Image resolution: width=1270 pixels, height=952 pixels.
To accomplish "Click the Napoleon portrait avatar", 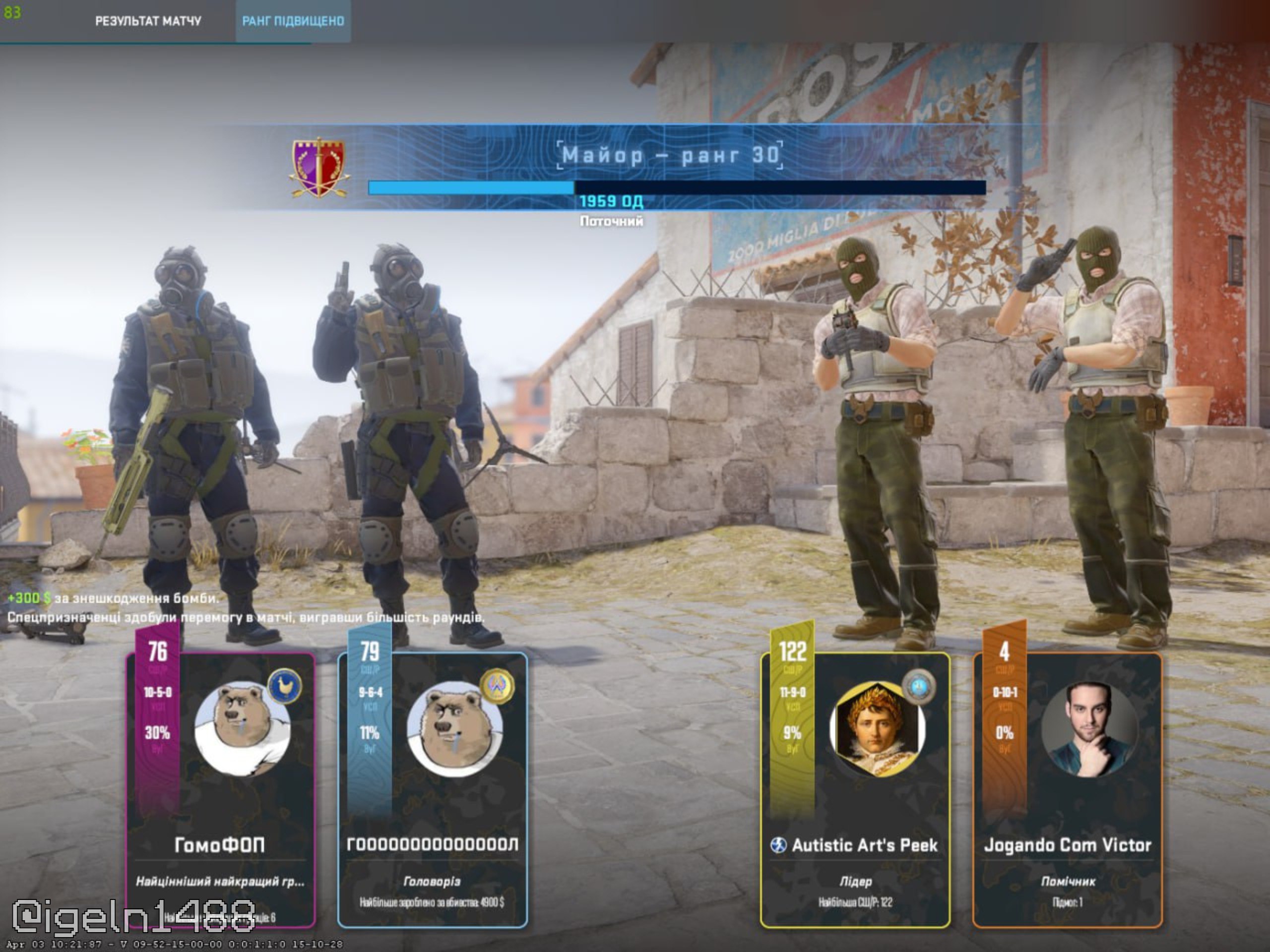I will point(877,729).
